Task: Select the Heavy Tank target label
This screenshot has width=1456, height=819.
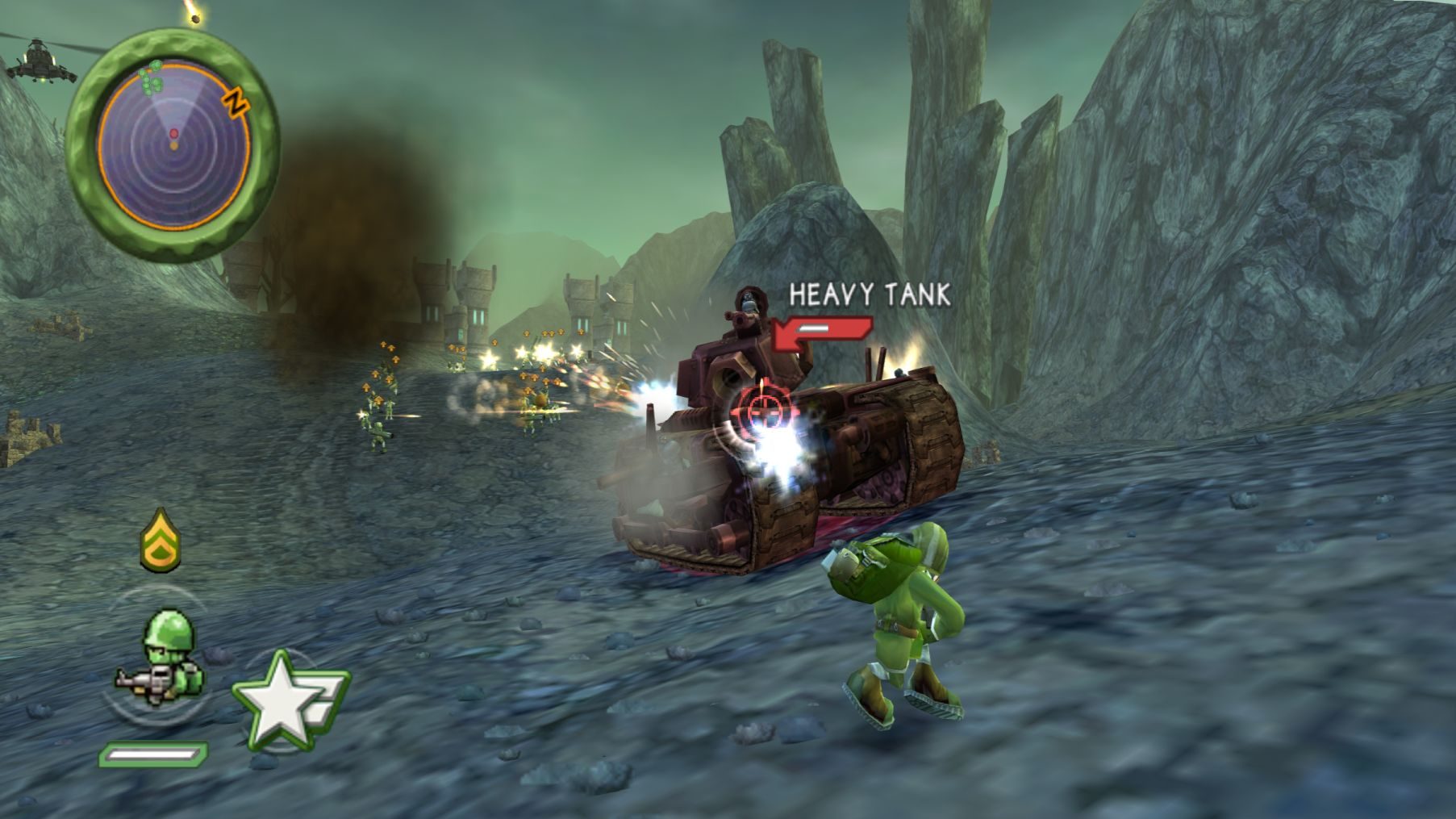Action: pos(869,295)
